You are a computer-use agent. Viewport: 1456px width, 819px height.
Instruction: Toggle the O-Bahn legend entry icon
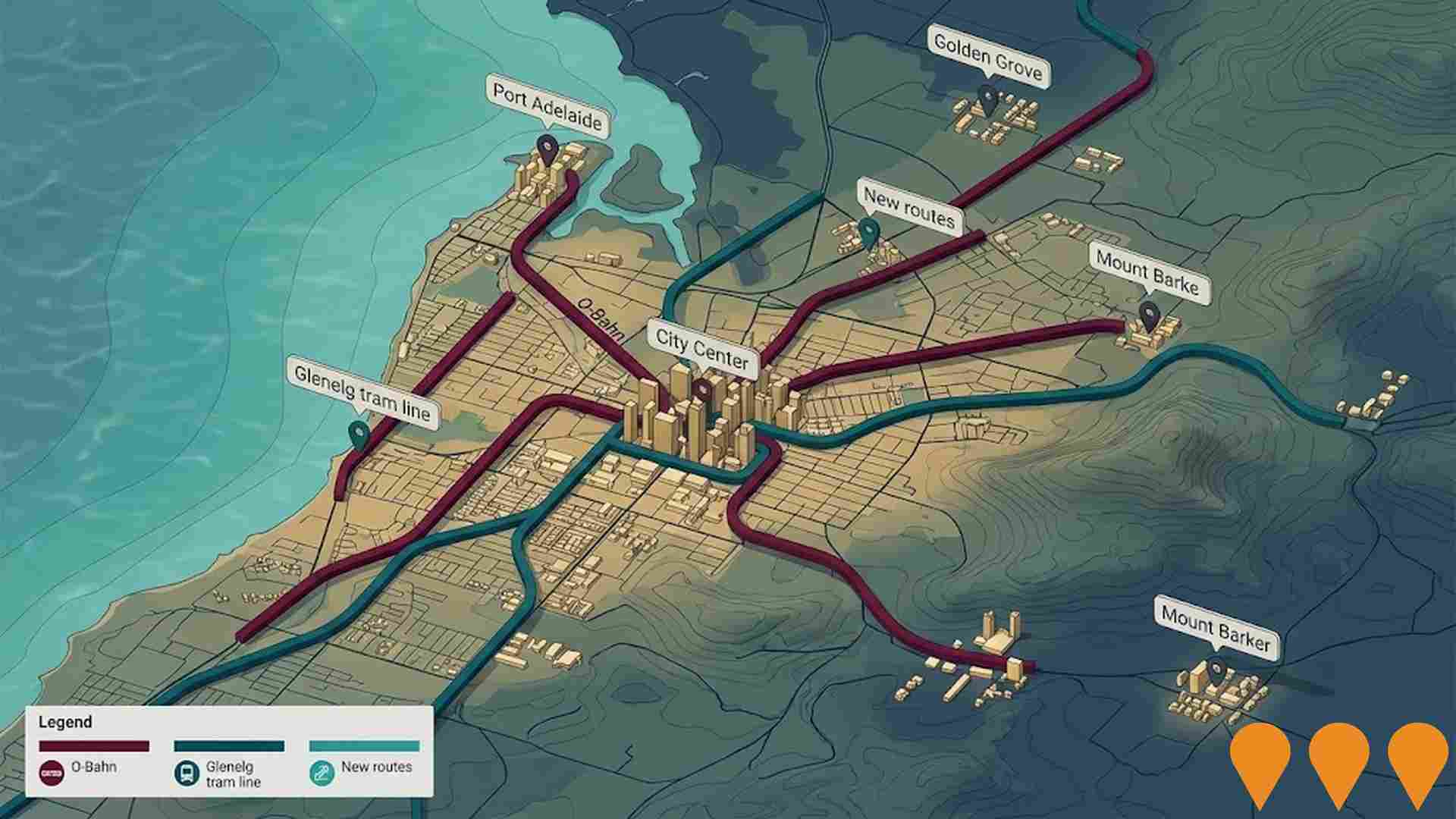tap(51, 773)
